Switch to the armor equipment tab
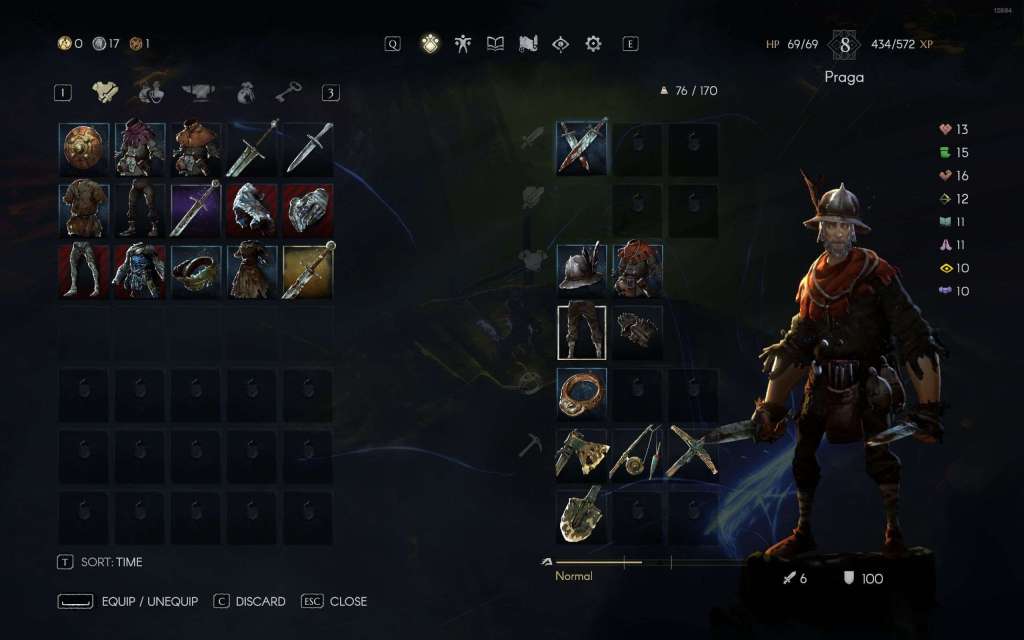This screenshot has width=1024, height=640. 104,93
